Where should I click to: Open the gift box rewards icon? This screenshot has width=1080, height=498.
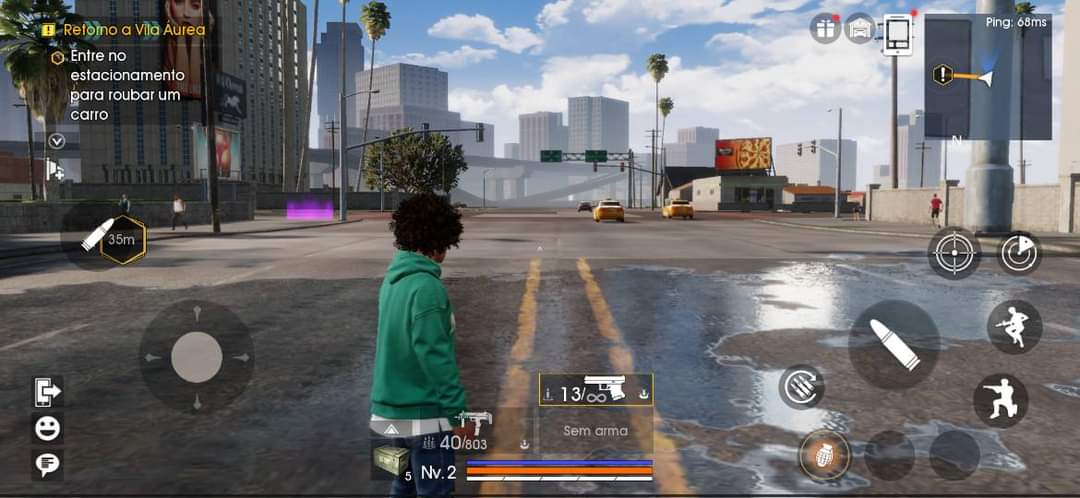tap(825, 28)
